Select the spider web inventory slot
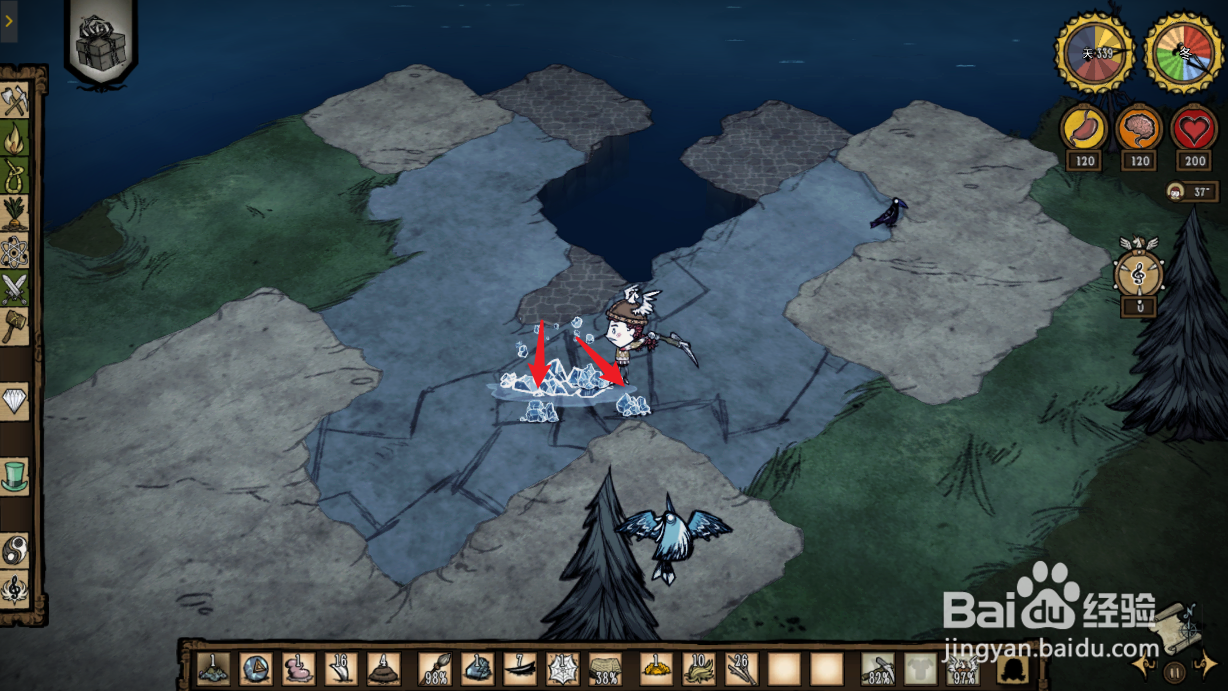Image resolution: width=1228 pixels, height=691 pixels. coord(562,668)
